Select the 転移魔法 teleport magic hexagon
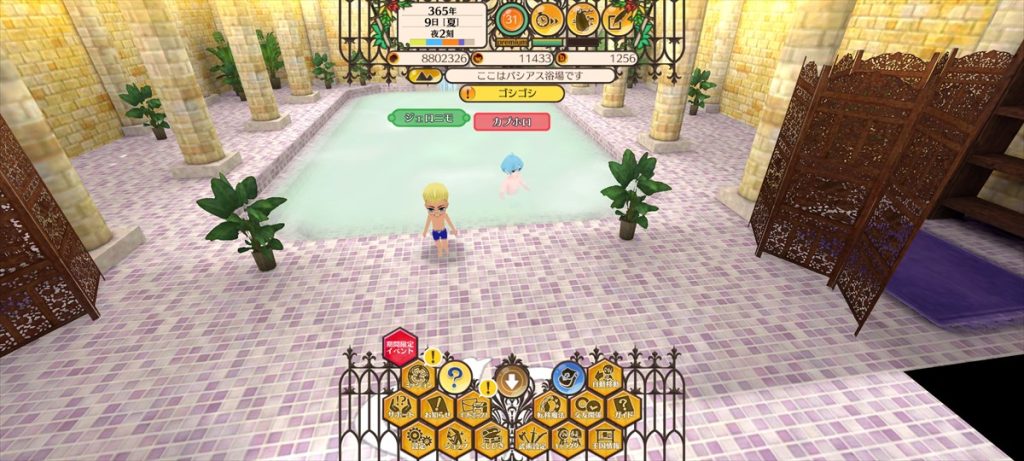Screen dimensions: 1024x461 coord(549,408)
